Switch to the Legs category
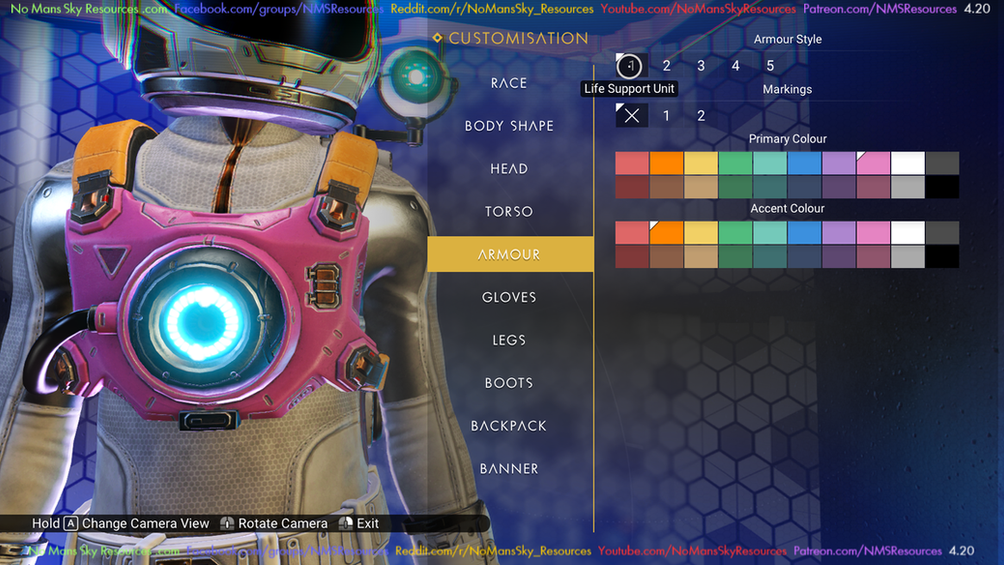The width and height of the screenshot is (1004, 565). pos(509,340)
